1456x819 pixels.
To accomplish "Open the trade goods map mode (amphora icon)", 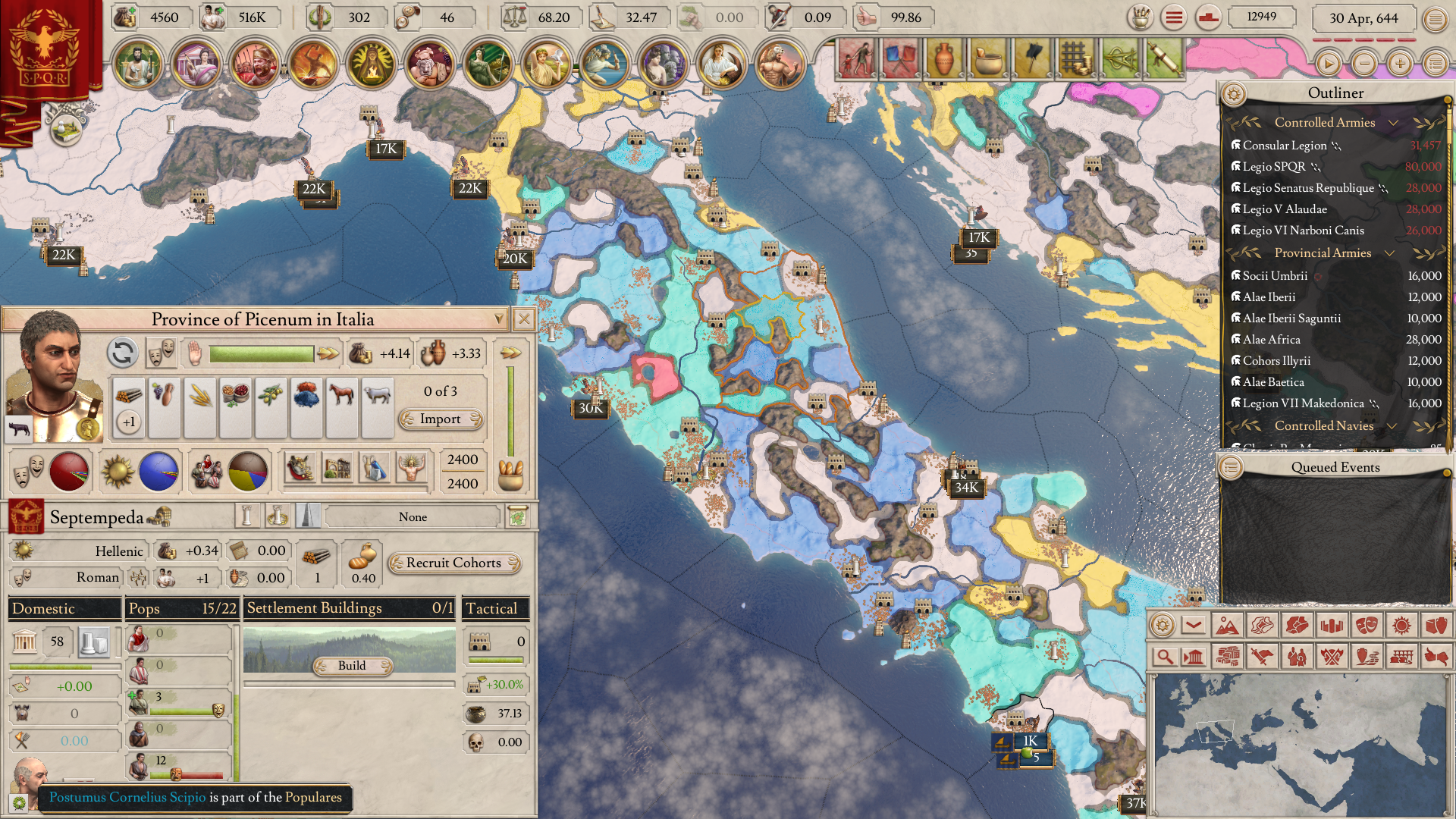I will (x=1437, y=625).
